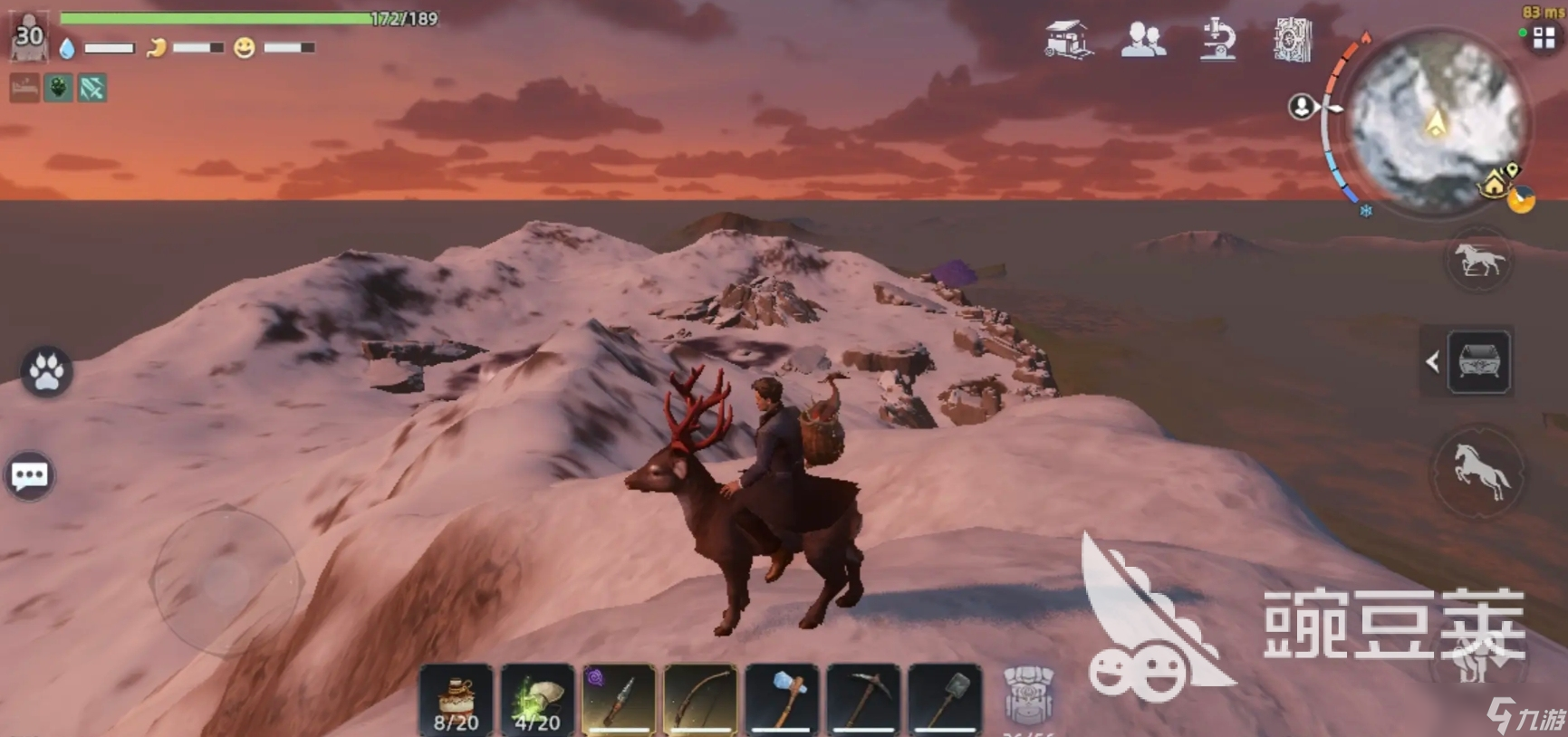Open the backpack inventory icon
Screen dimensions: 1568x737
1029,695
